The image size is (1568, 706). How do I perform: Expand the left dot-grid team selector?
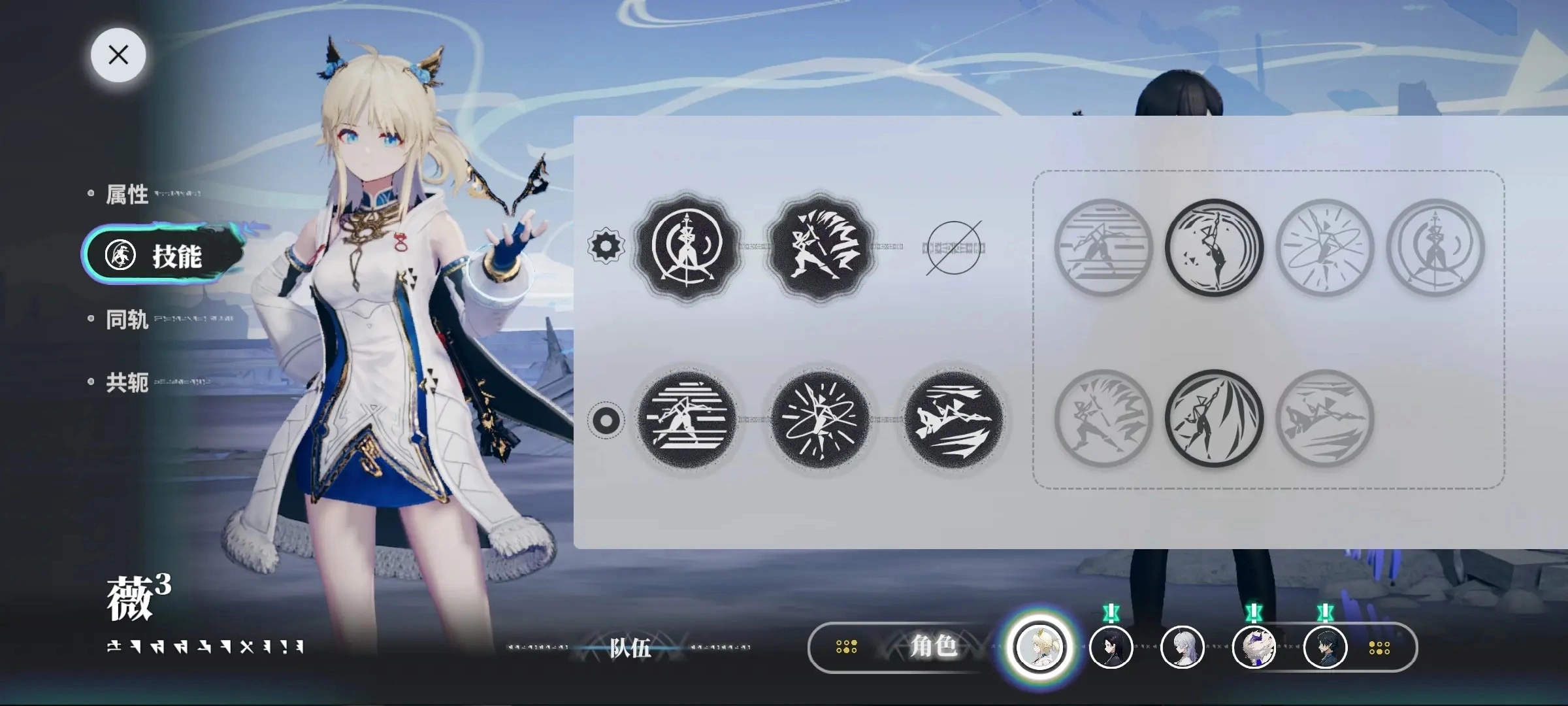coord(847,647)
